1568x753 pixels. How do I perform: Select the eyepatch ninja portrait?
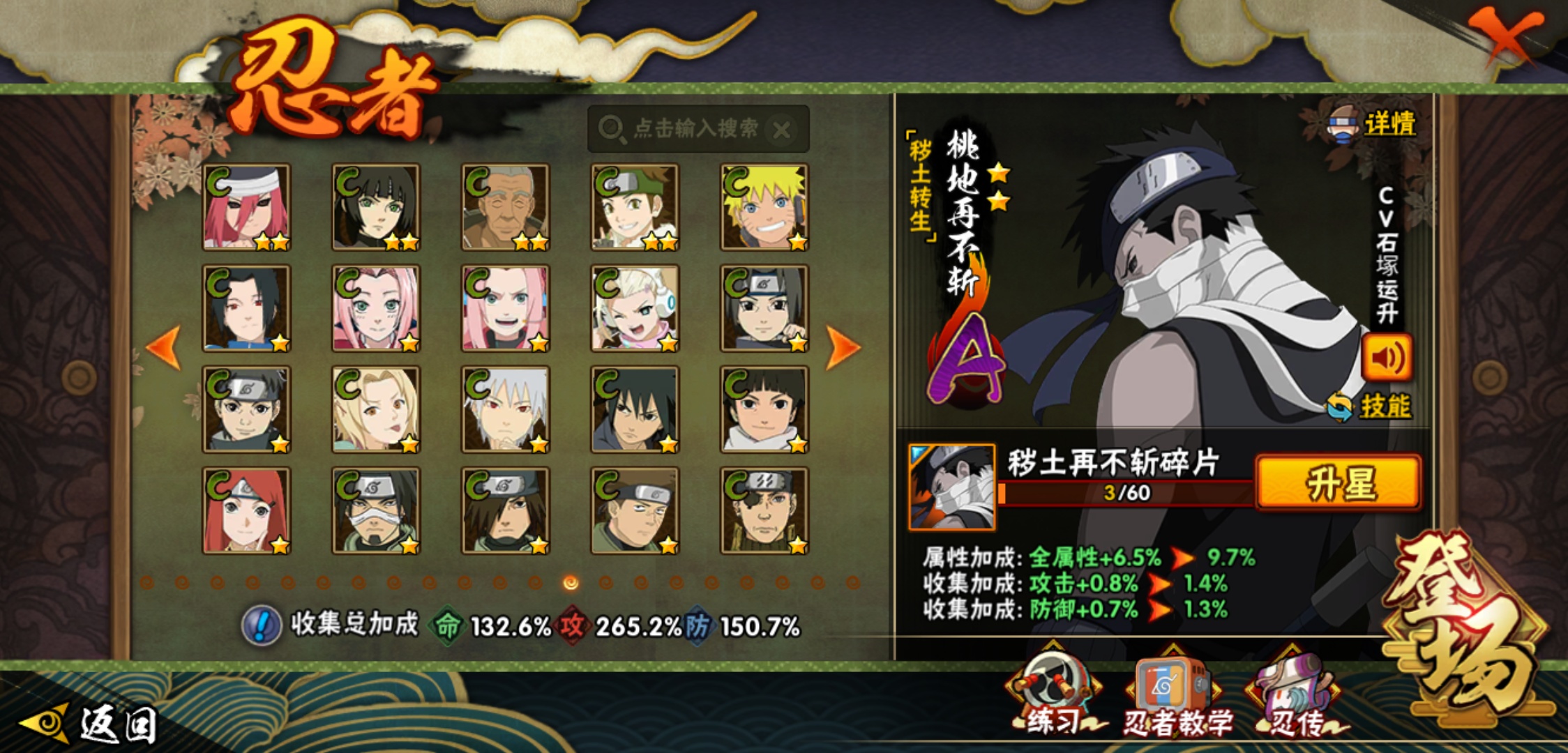[764, 510]
